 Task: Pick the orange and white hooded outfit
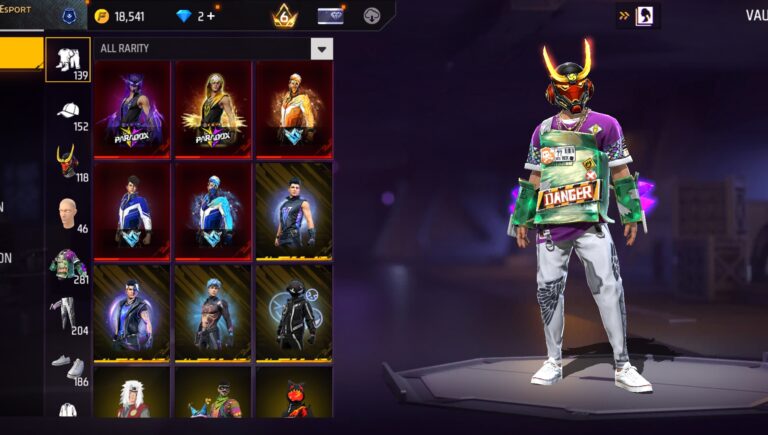coord(293,108)
